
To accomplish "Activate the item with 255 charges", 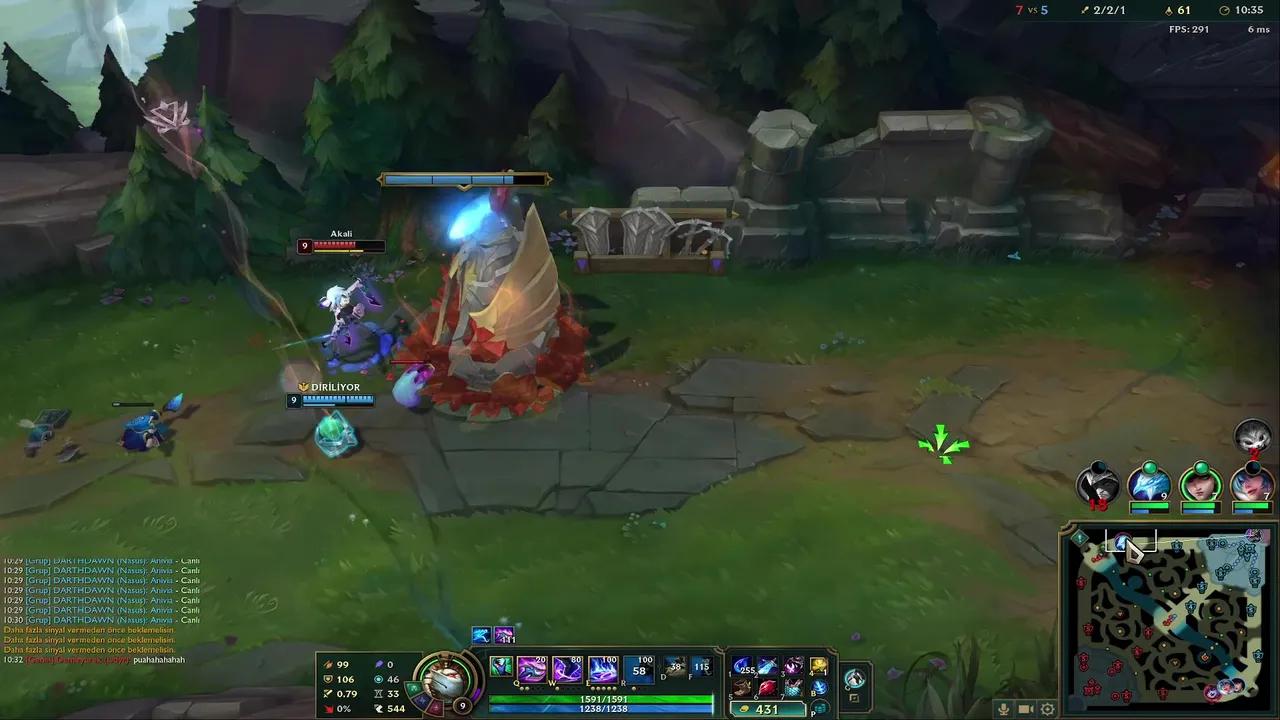I will pyautogui.click(x=742, y=668).
